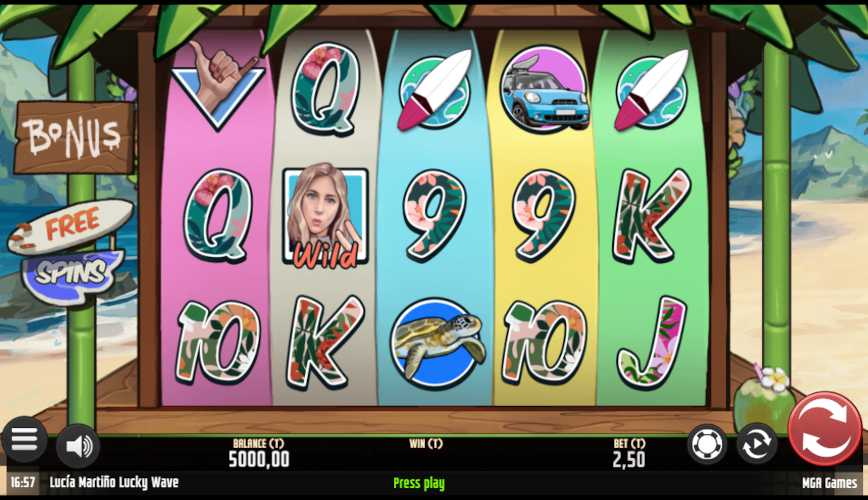Open bet settings with the chip icon
The width and height of the screenshot is (868, 500).
pyautogui.click(x=707, y=443)
